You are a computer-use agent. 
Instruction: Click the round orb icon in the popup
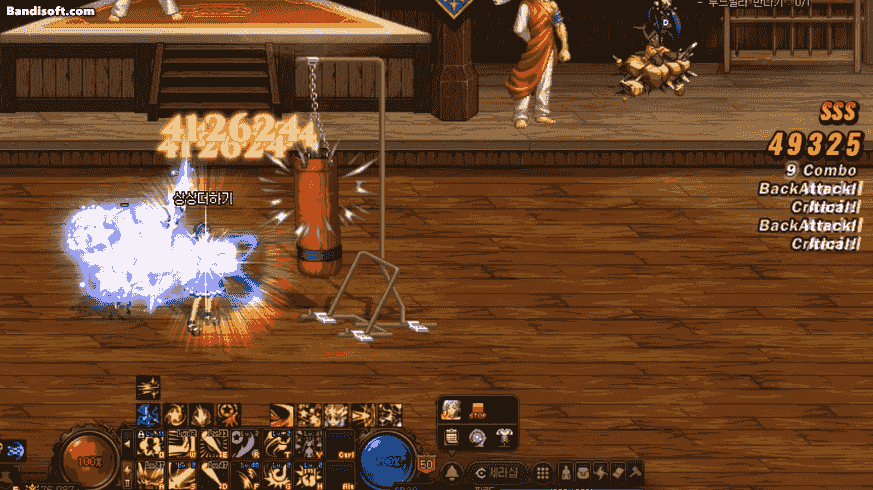[476, 436]
